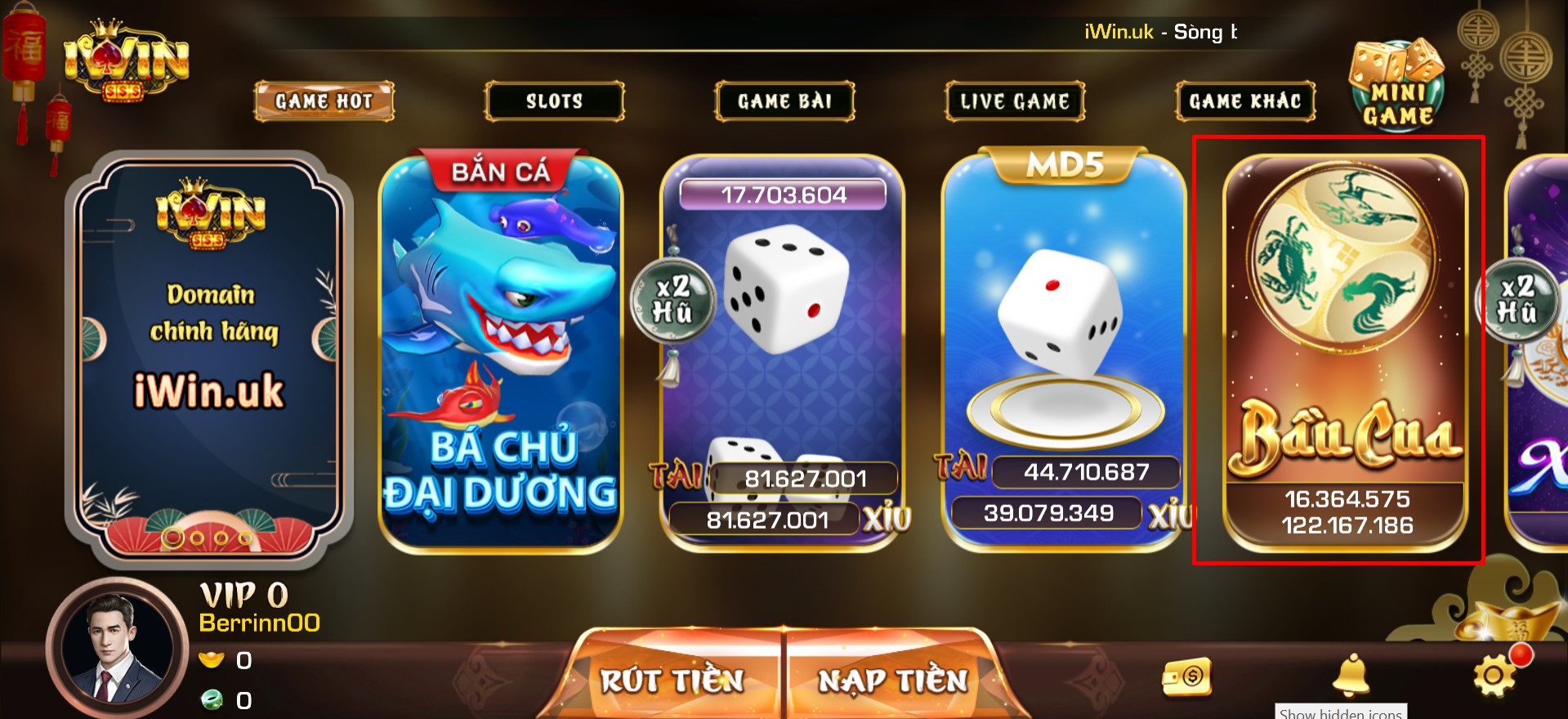Click the Rút Tiền withdraw button

(672, 680)
